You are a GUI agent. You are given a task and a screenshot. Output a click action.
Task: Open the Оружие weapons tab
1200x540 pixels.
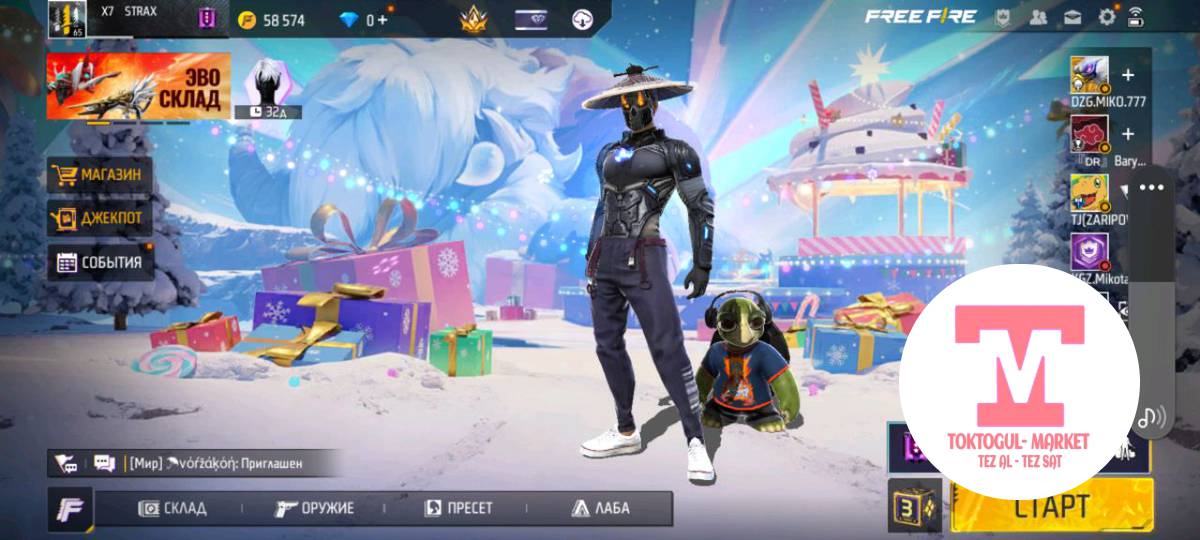coord(314,508)
